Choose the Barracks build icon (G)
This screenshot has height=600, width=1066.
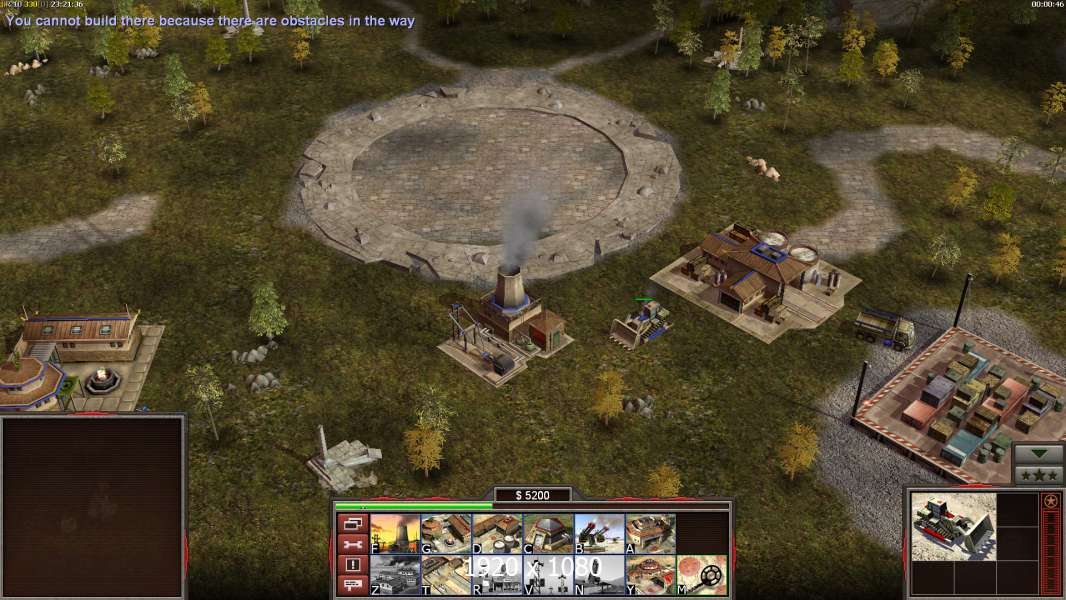446,533
